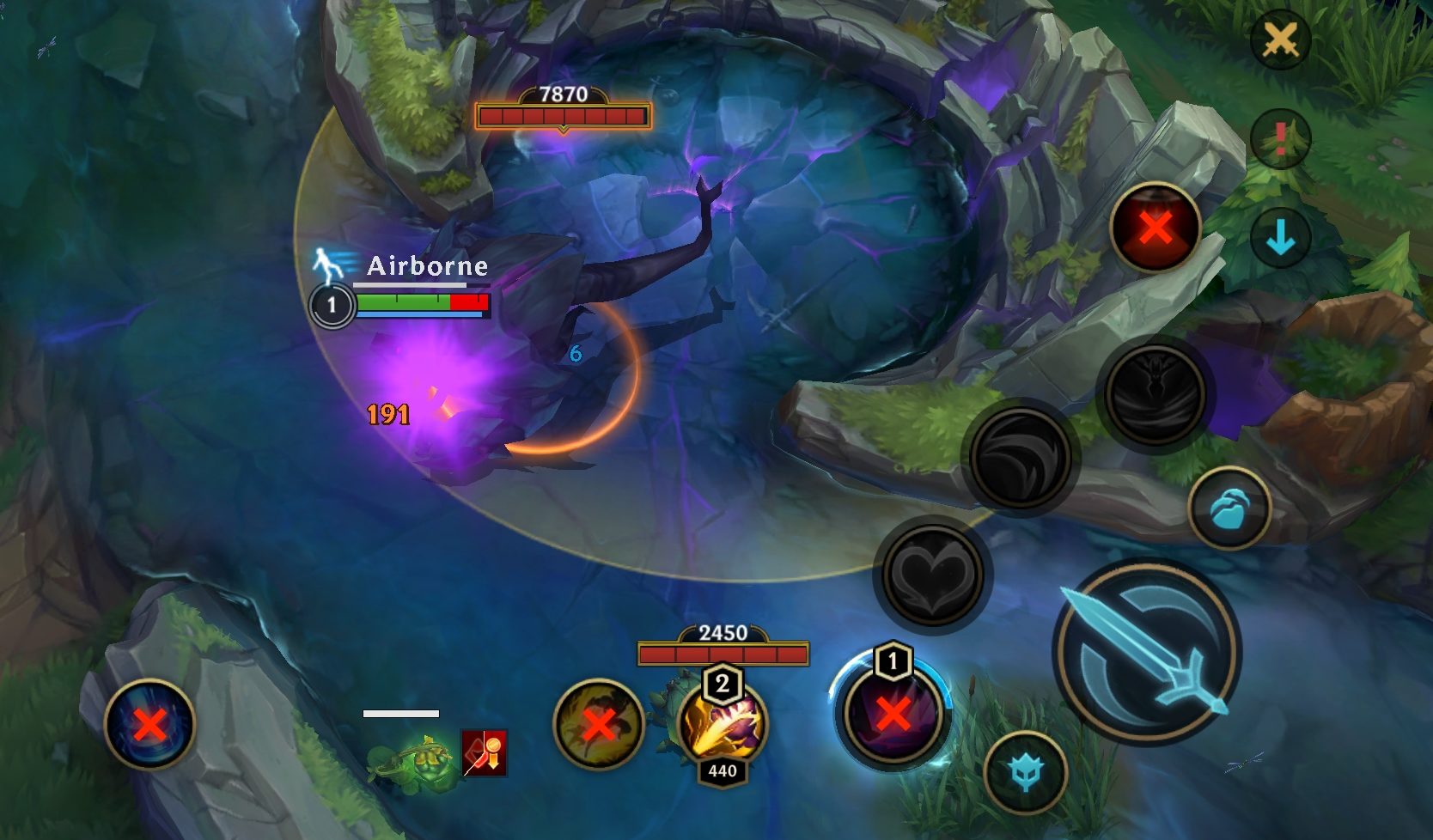
Task: Use the swirling claw ability
Action: [1020, 456]
